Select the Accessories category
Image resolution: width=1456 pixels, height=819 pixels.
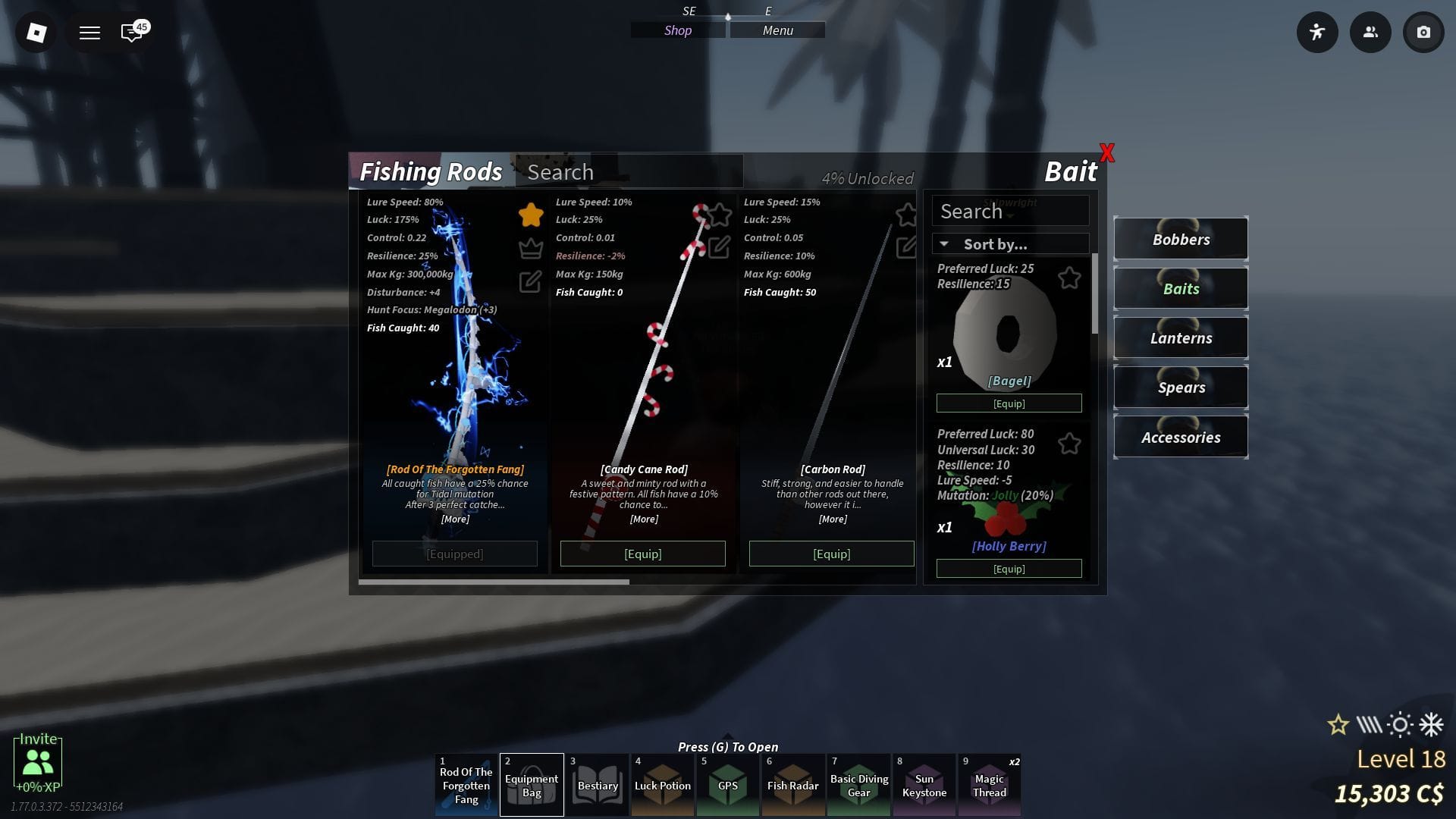pyautogui.click(x=1181, y=438)
